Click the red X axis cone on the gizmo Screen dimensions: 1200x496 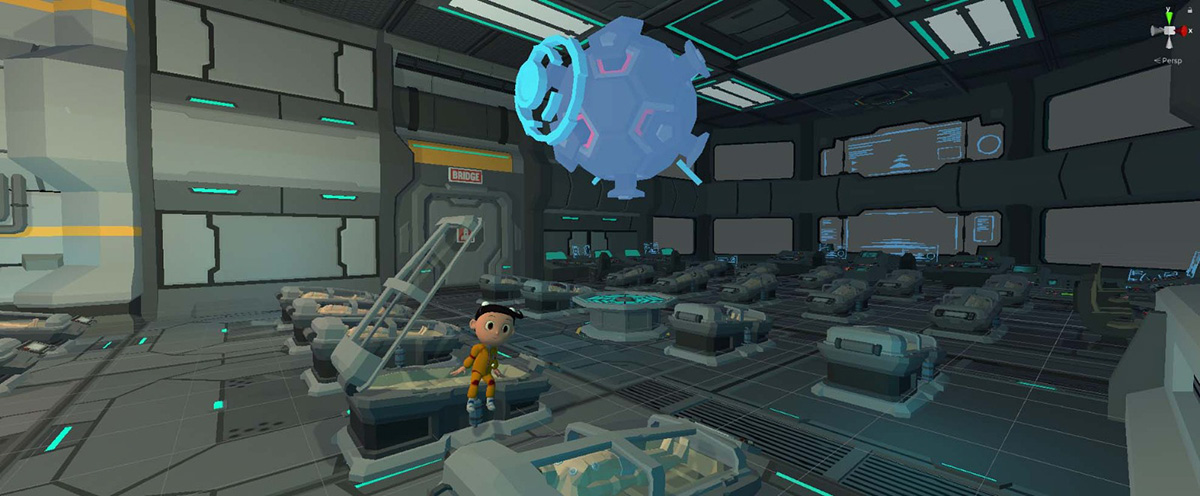1183,31
